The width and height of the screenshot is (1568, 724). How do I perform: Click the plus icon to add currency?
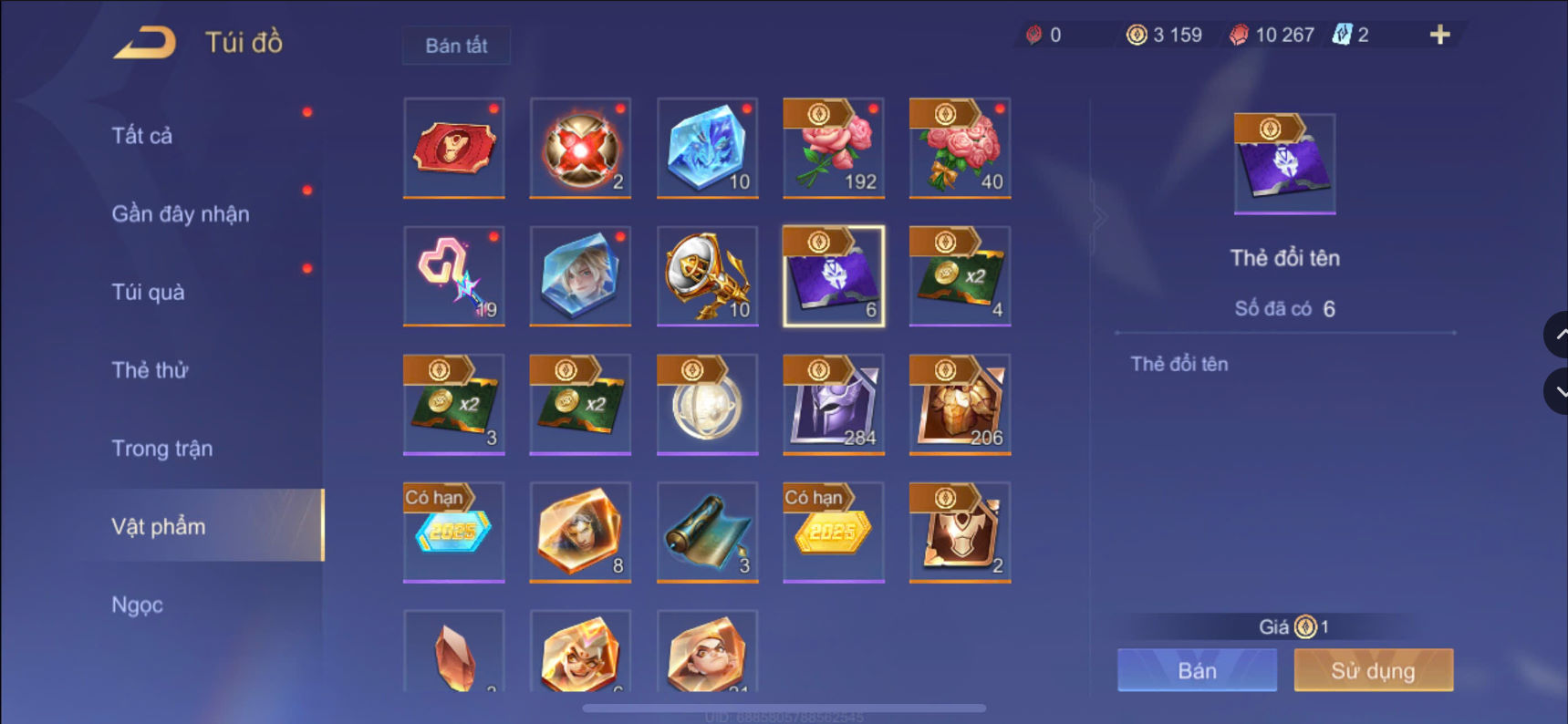(x=1439, y=35)
